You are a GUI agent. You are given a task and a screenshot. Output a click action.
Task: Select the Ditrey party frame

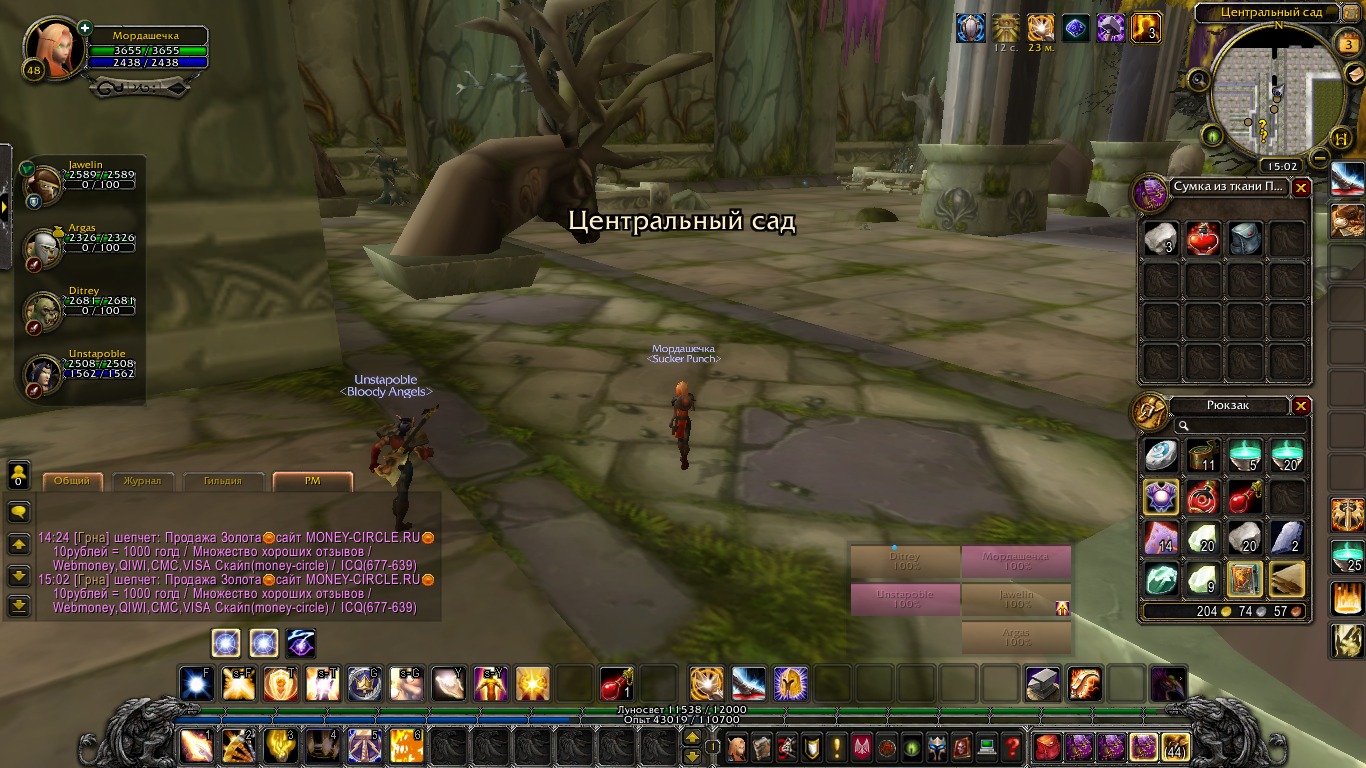pos(43,310)
